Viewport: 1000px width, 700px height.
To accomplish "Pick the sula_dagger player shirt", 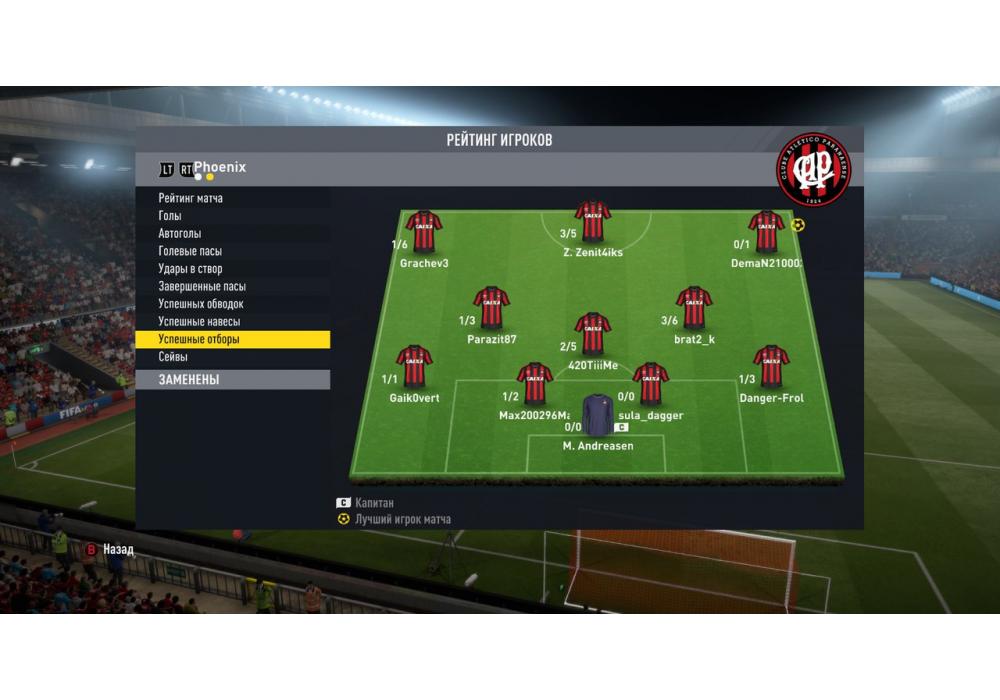I will [x=650, y=383].
